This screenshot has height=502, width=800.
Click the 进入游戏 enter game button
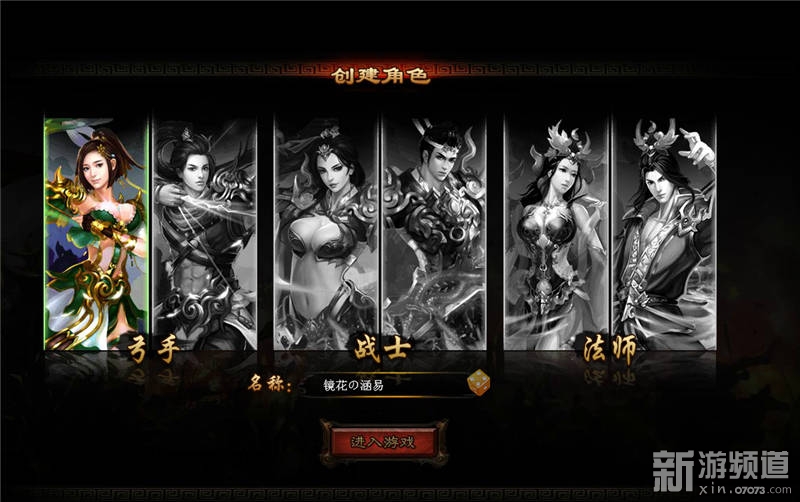pos(383,441)
